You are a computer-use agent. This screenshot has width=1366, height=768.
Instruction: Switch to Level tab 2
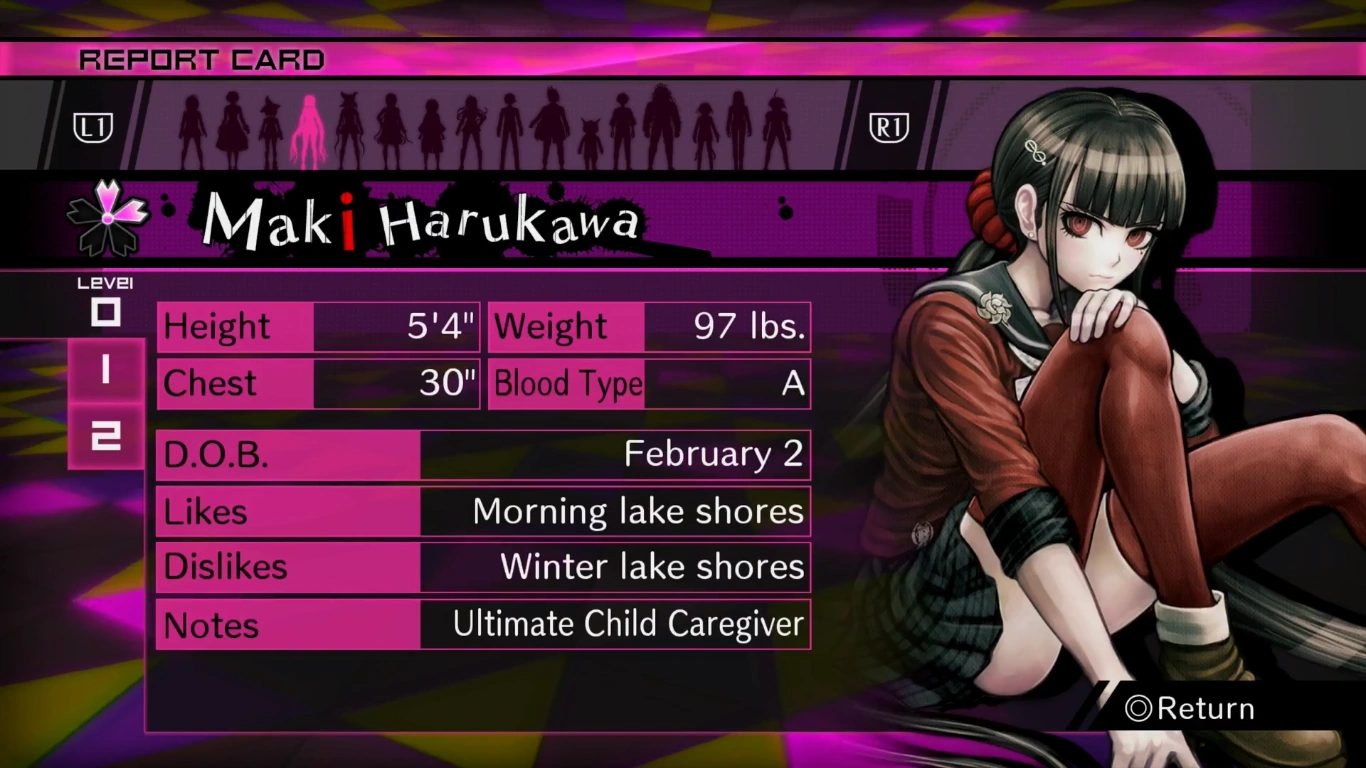coord(106,434)
